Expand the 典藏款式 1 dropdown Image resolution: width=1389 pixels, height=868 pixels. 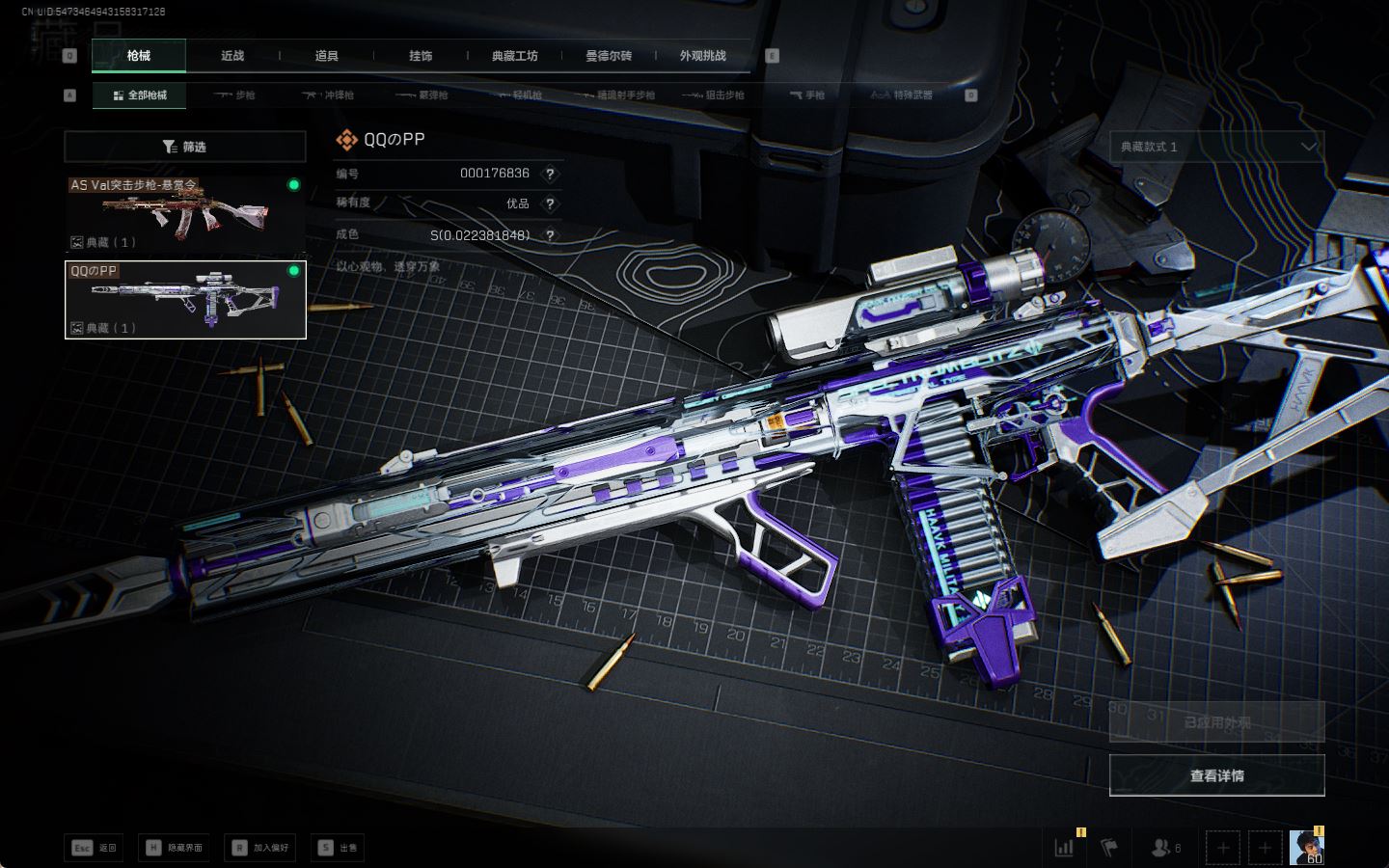tap(1216, 147)
